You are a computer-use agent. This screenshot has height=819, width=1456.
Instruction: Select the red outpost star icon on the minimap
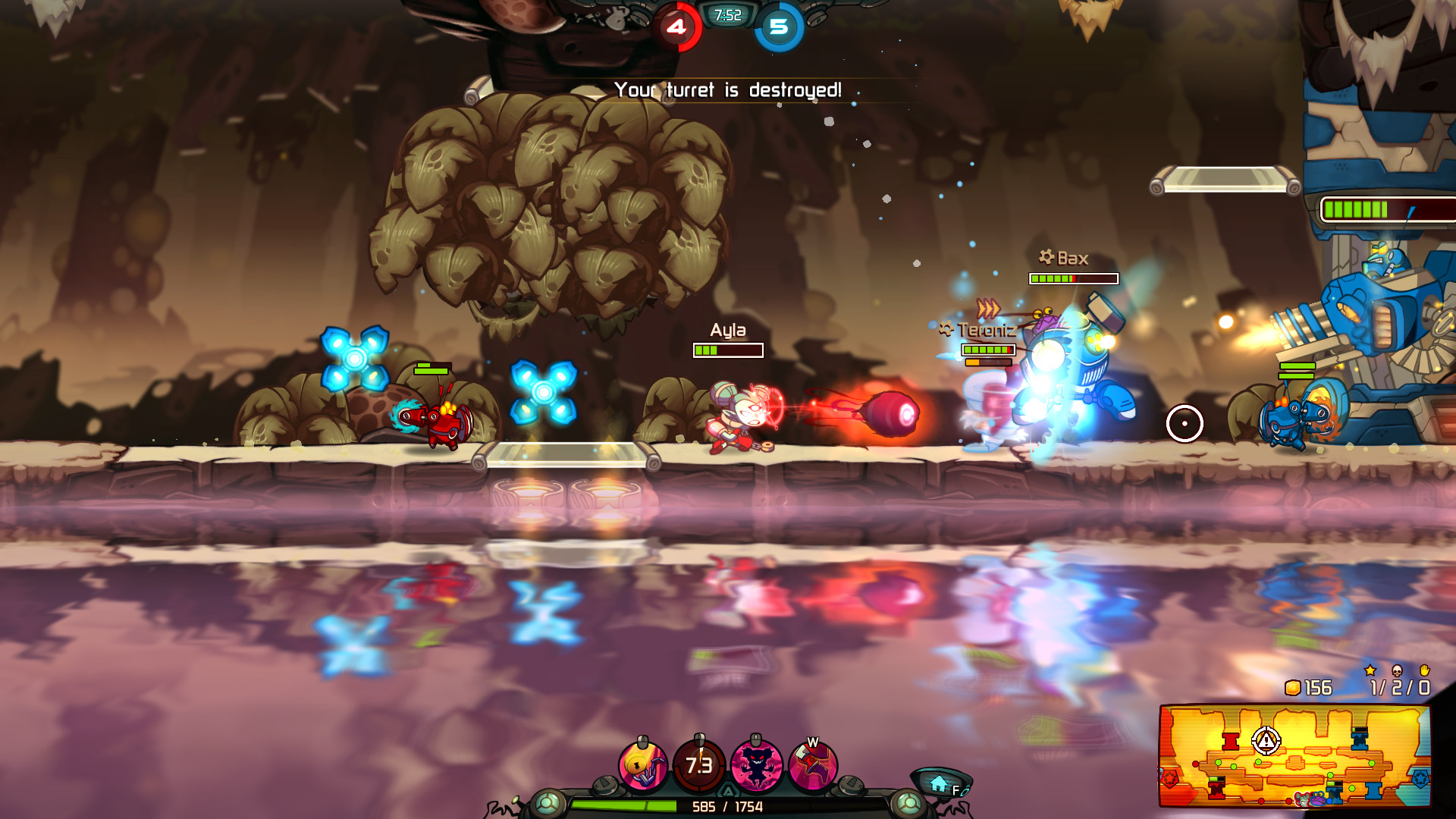pyautogui.click(x=1170, y=780)
